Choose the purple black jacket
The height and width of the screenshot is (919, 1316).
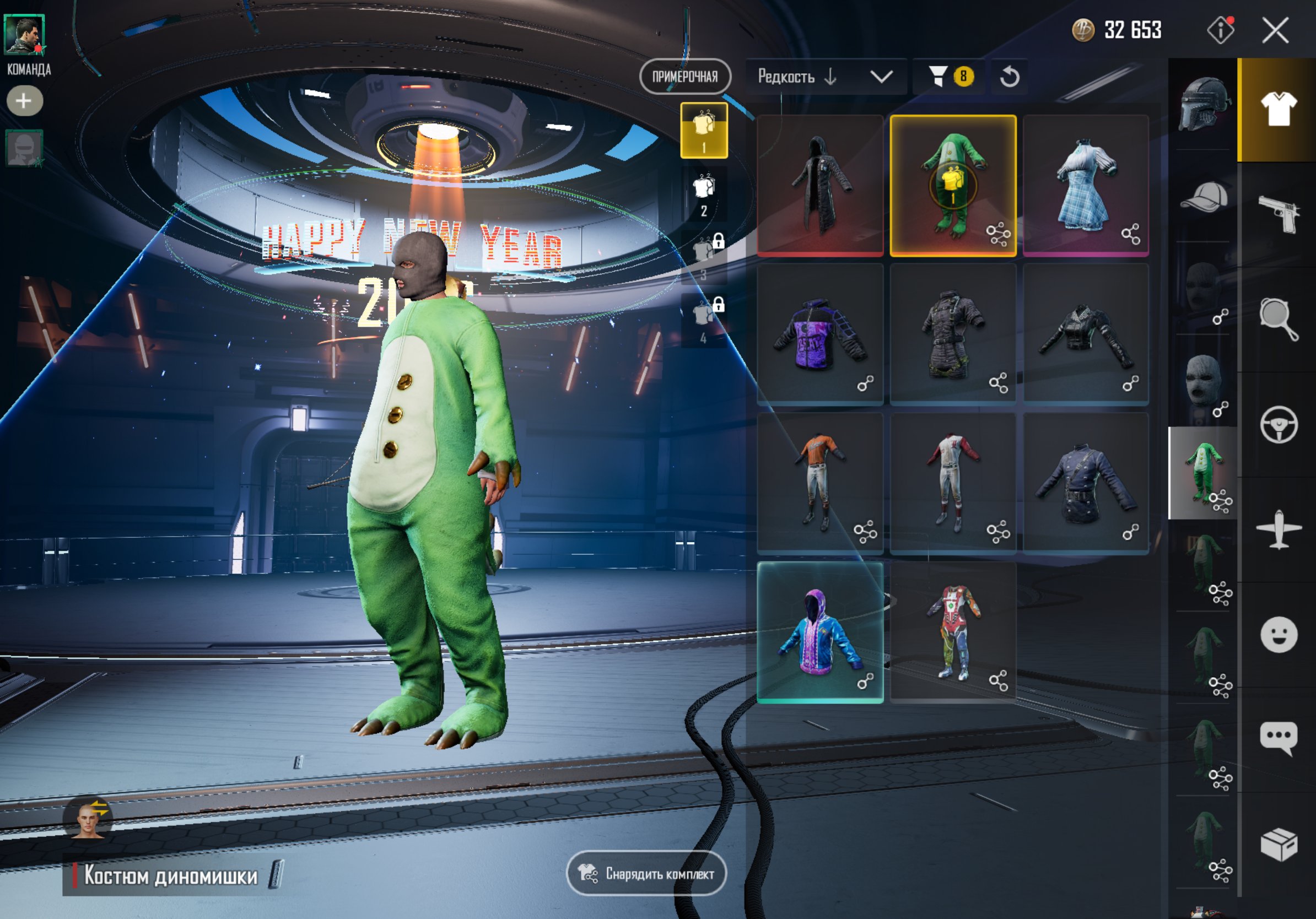click(x=820, y=334)
